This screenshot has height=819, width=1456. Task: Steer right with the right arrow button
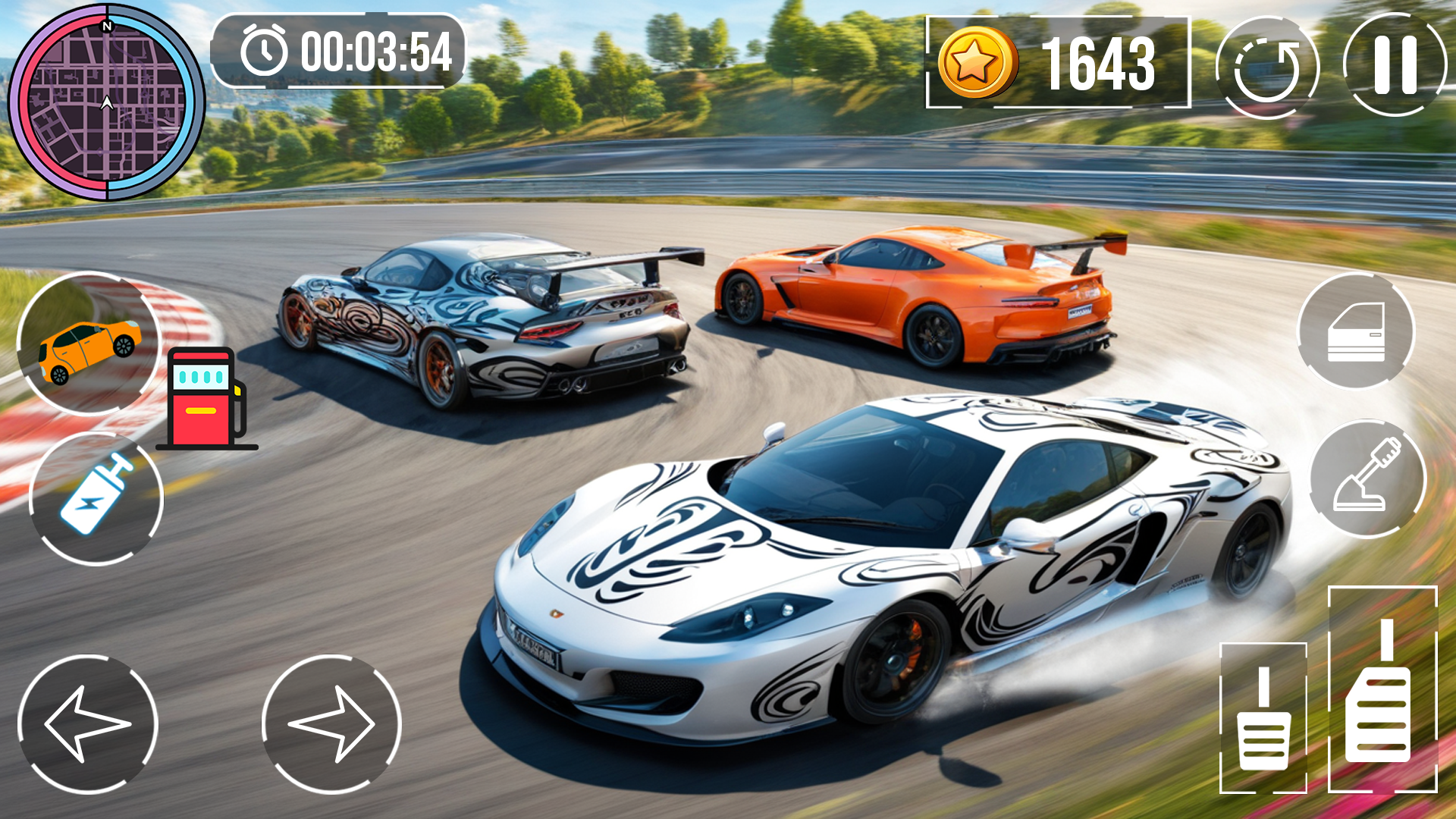(x=331, y=724)
